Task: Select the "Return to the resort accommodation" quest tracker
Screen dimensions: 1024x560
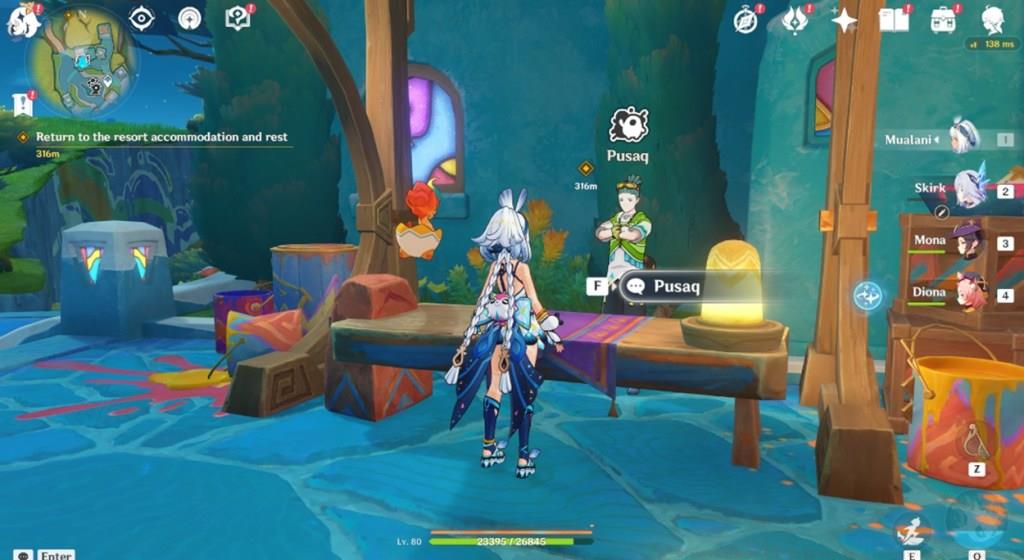Action: 161,137
